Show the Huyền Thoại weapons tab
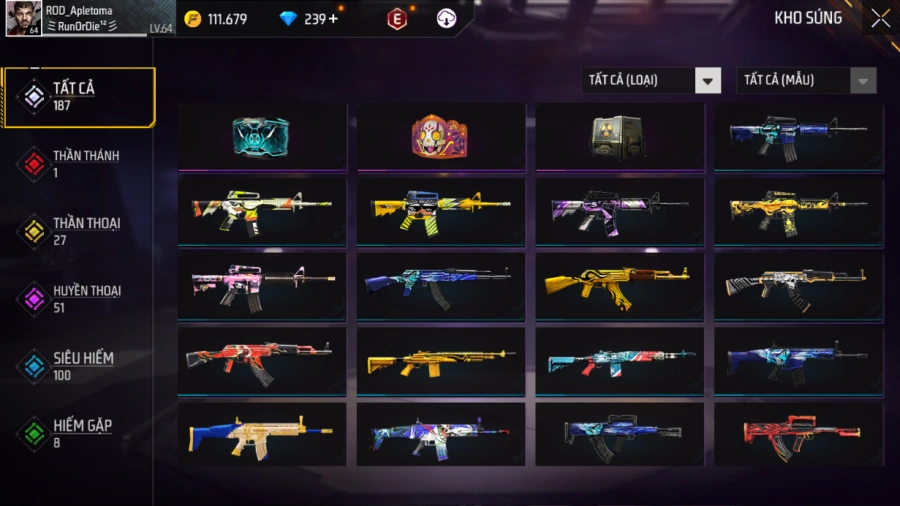 coord(80,298)
